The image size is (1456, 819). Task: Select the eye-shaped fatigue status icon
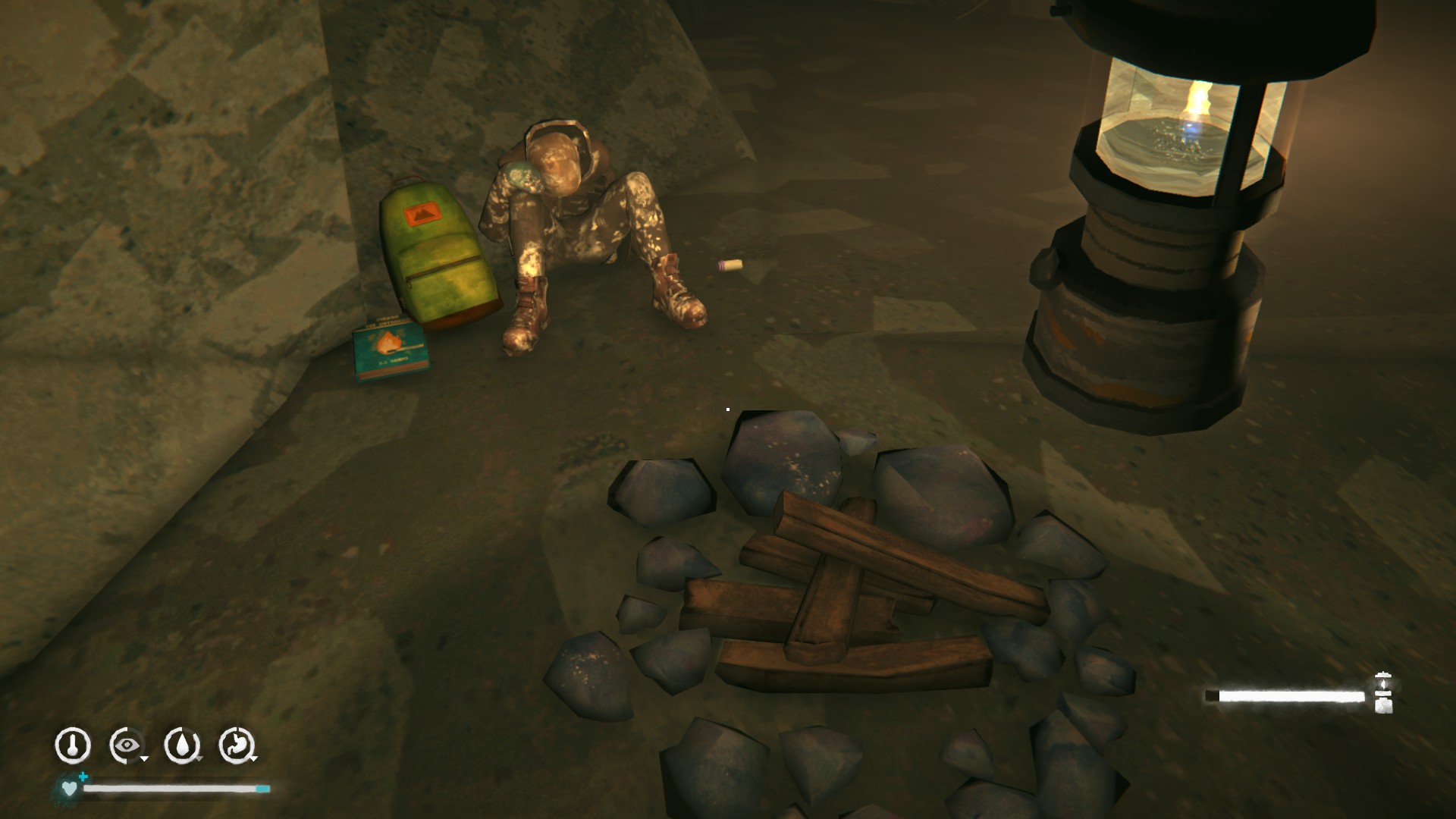click(x=127, y=745)
